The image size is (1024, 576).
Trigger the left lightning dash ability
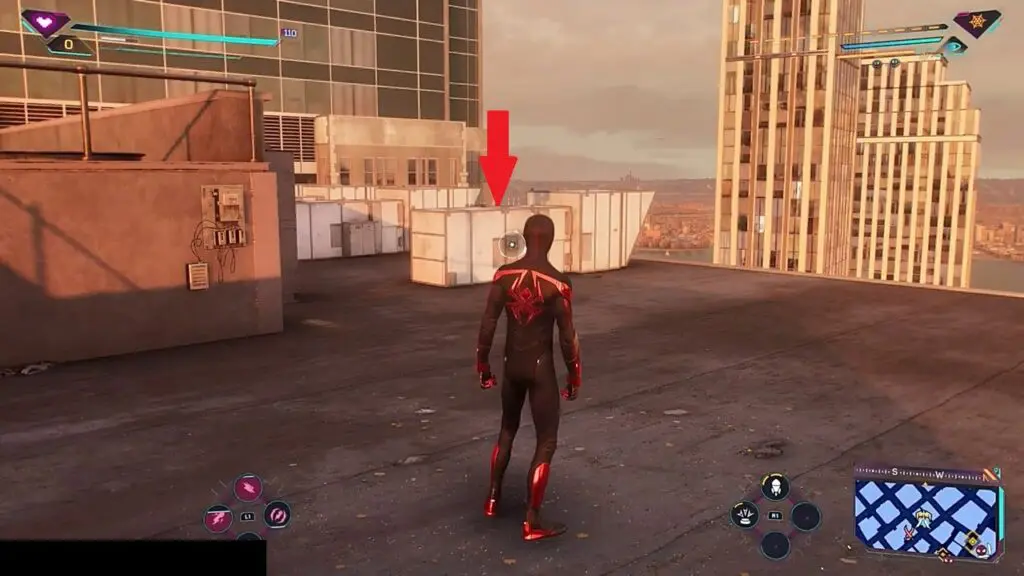pos(218,518)
